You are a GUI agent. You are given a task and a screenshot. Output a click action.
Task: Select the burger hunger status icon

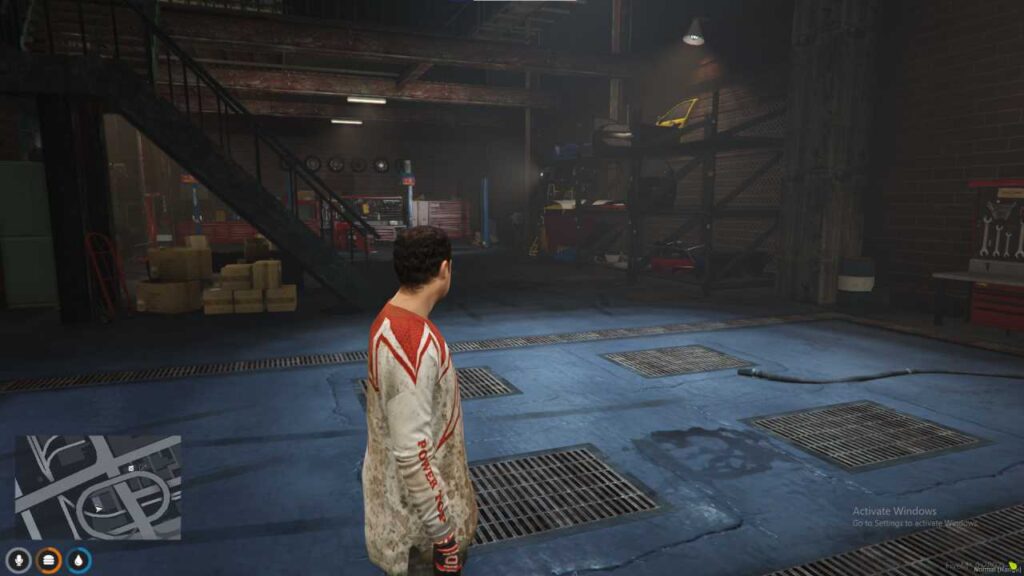pos(48,560)
